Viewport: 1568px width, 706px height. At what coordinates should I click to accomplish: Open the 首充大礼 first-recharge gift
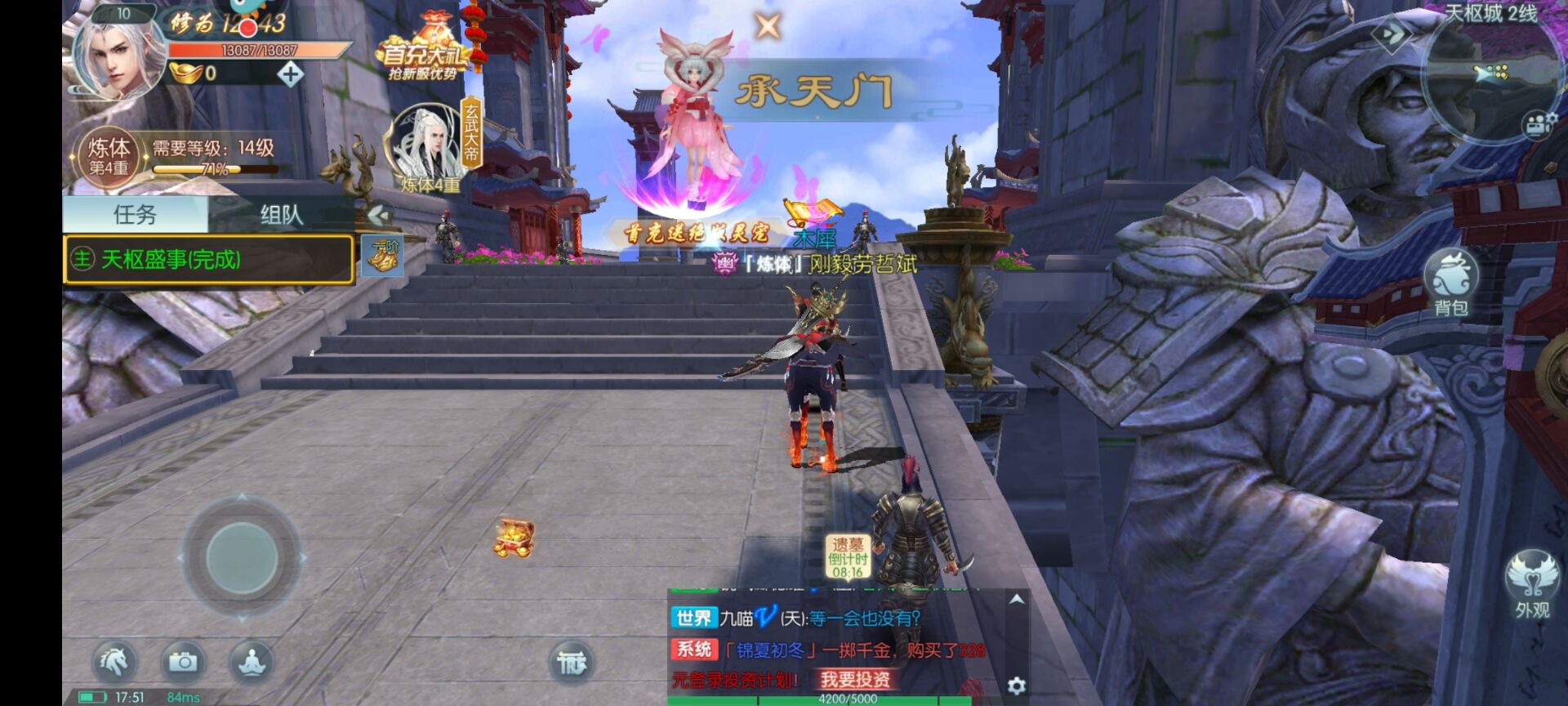tap(422, 54)
